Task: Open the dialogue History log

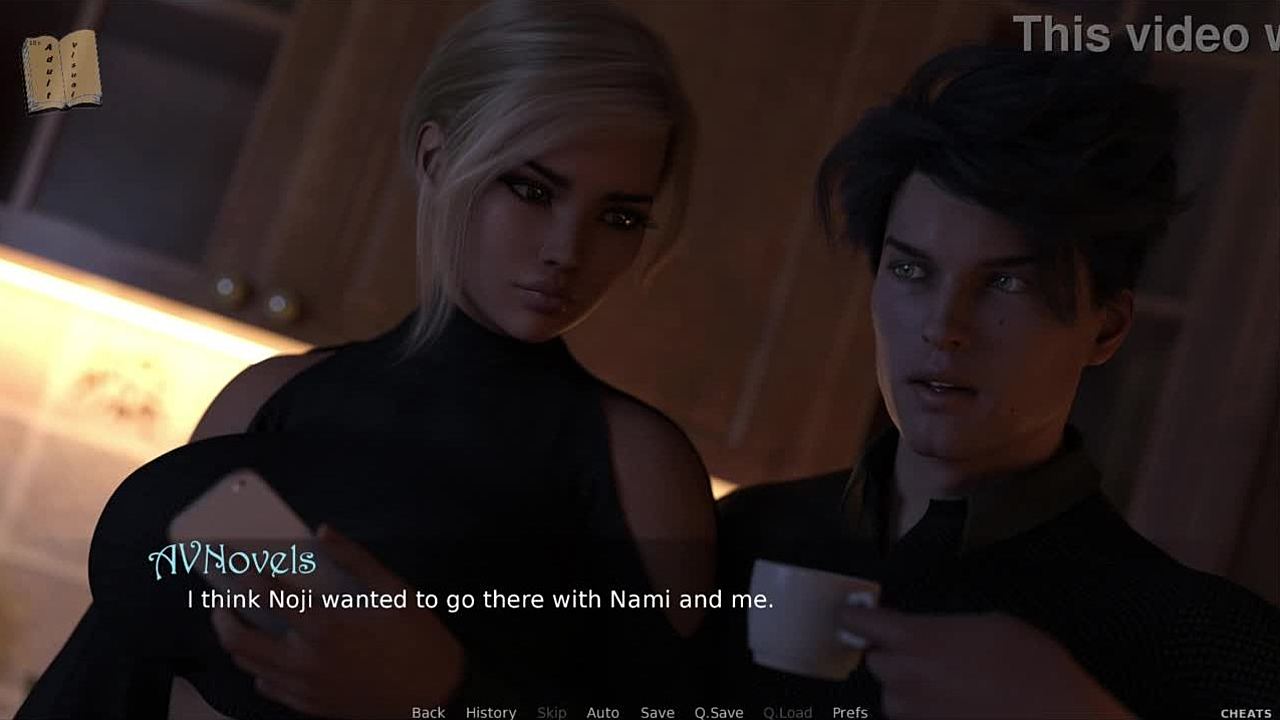Action: tap(490, 712)
